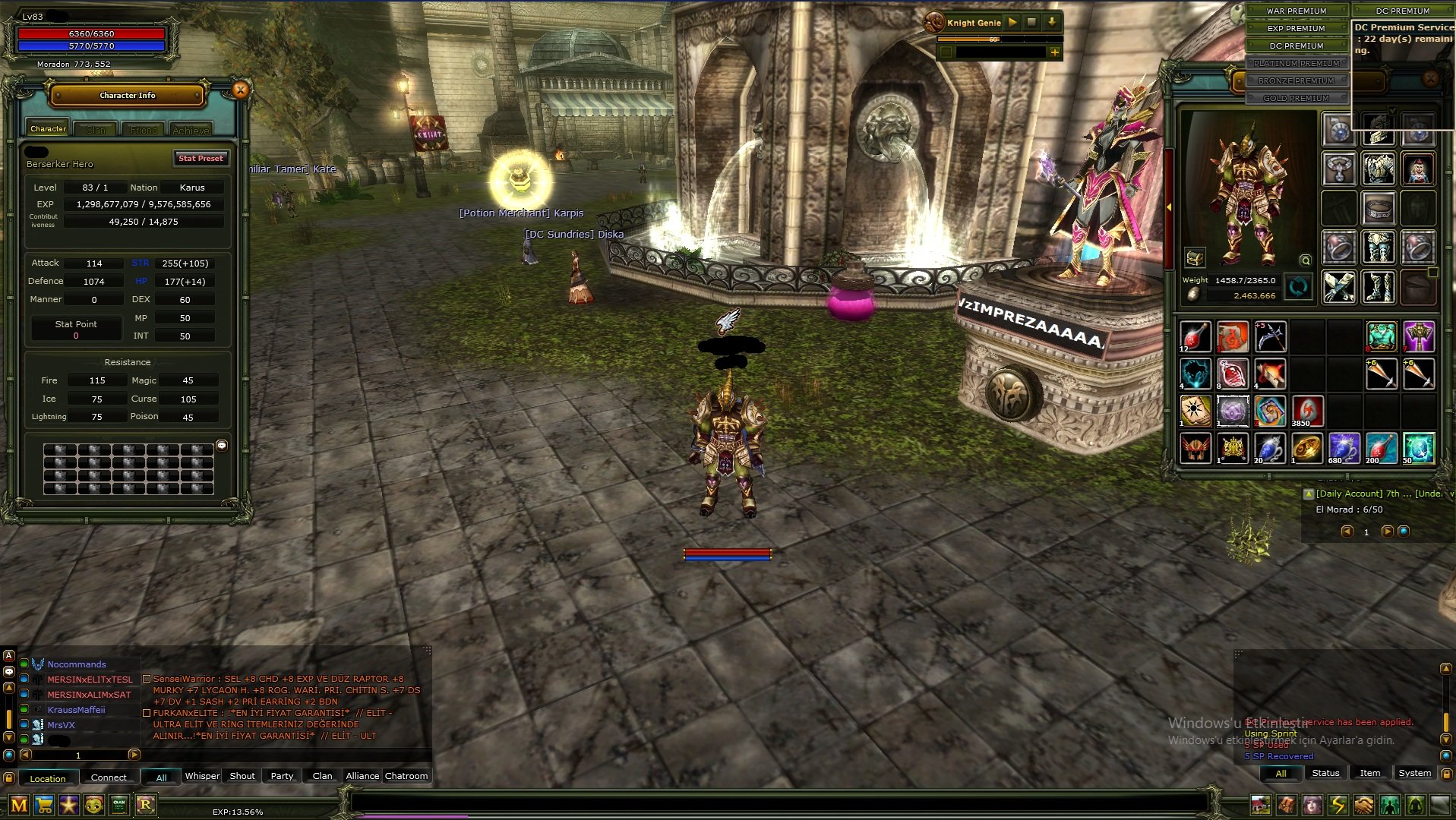Show the System messages tab

pyautogui.click(x=1414, y=773)
